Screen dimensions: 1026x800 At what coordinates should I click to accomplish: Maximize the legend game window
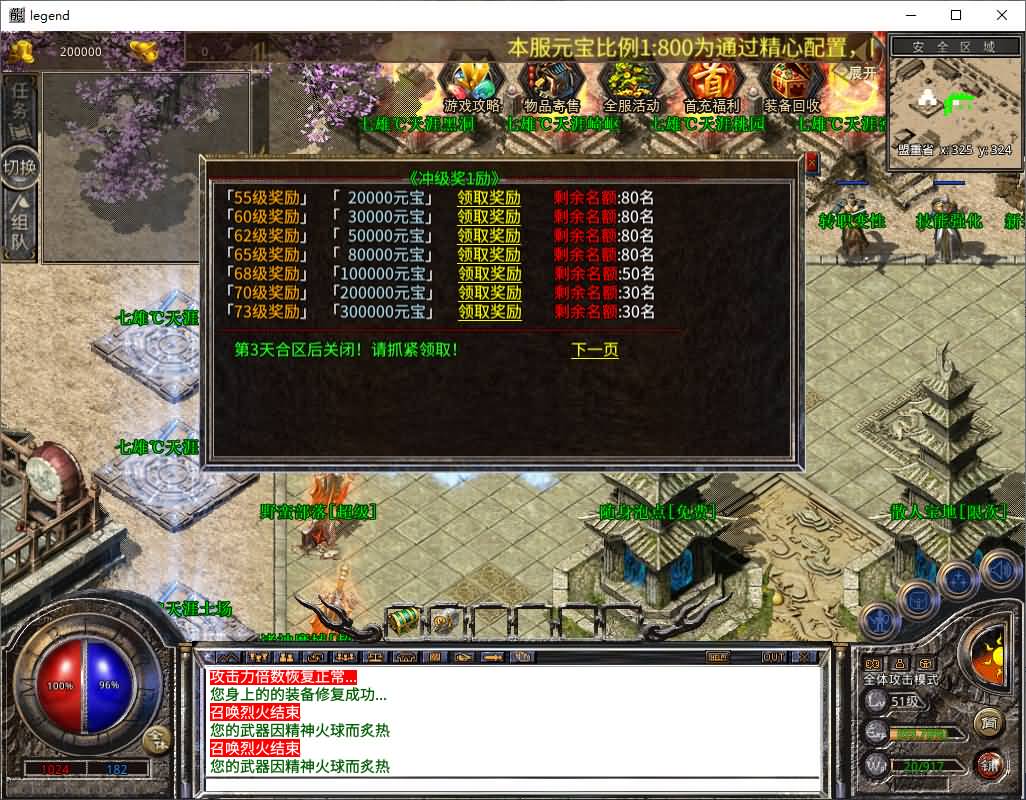tap(956, 15)
